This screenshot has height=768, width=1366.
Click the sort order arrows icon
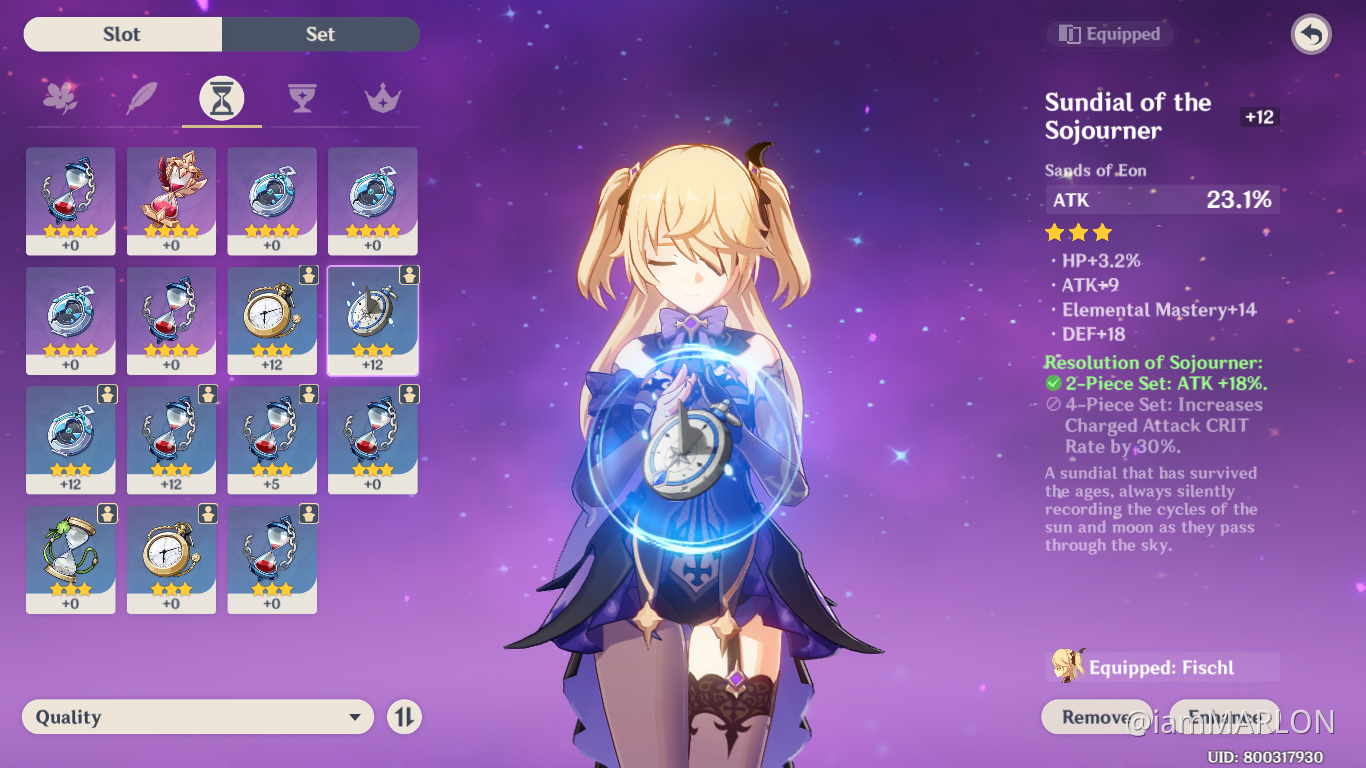coord(404,716)
